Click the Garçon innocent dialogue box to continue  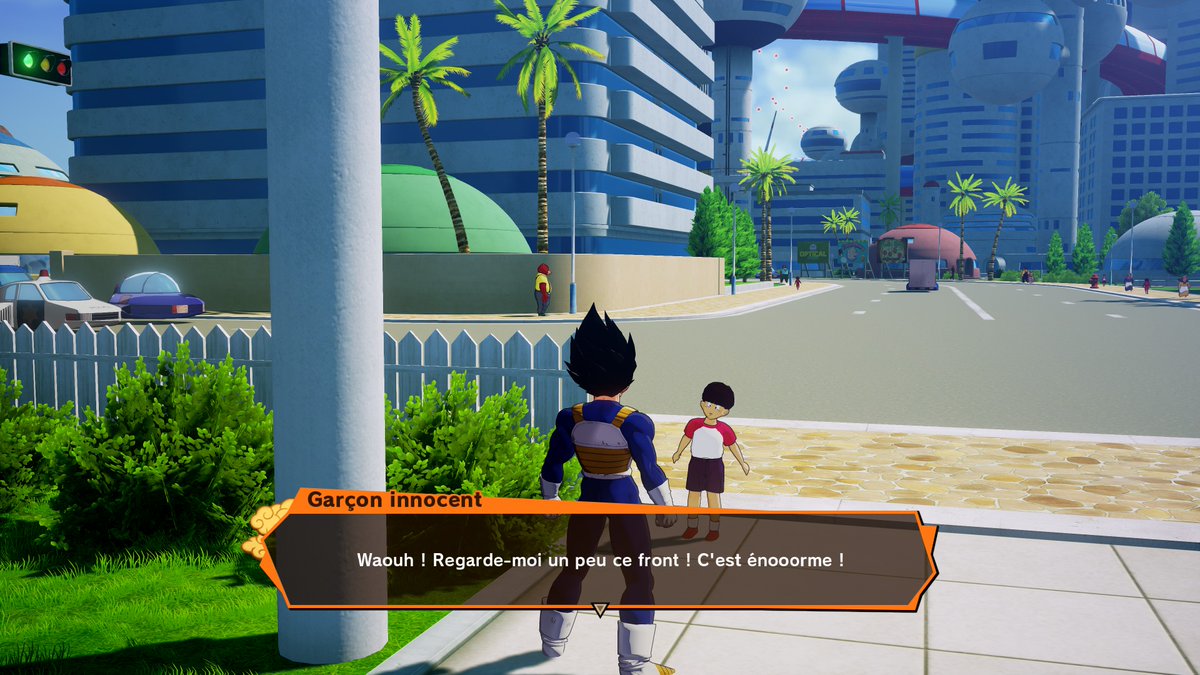point(600,559)
